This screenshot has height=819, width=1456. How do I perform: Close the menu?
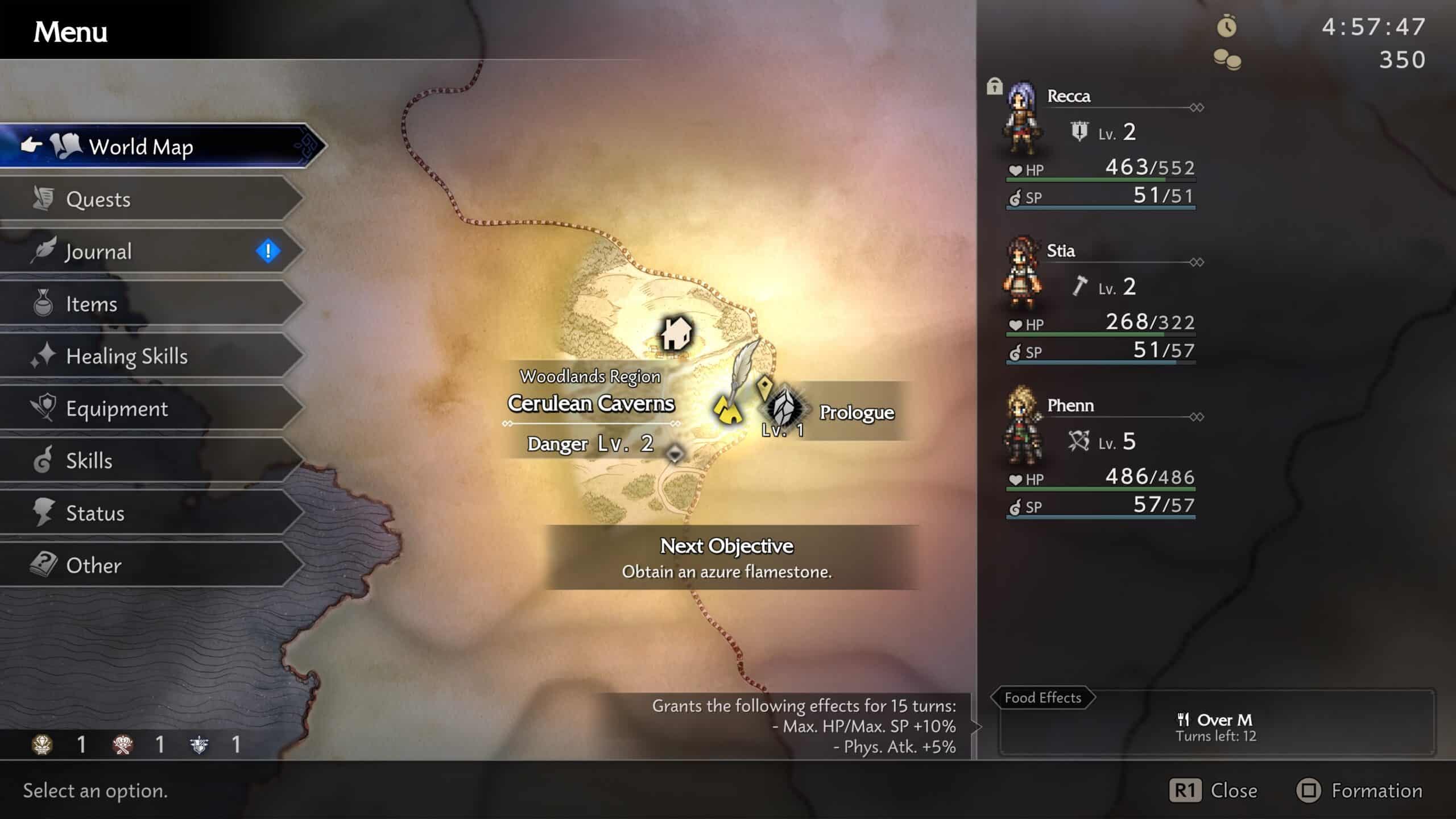[1213, 791]
